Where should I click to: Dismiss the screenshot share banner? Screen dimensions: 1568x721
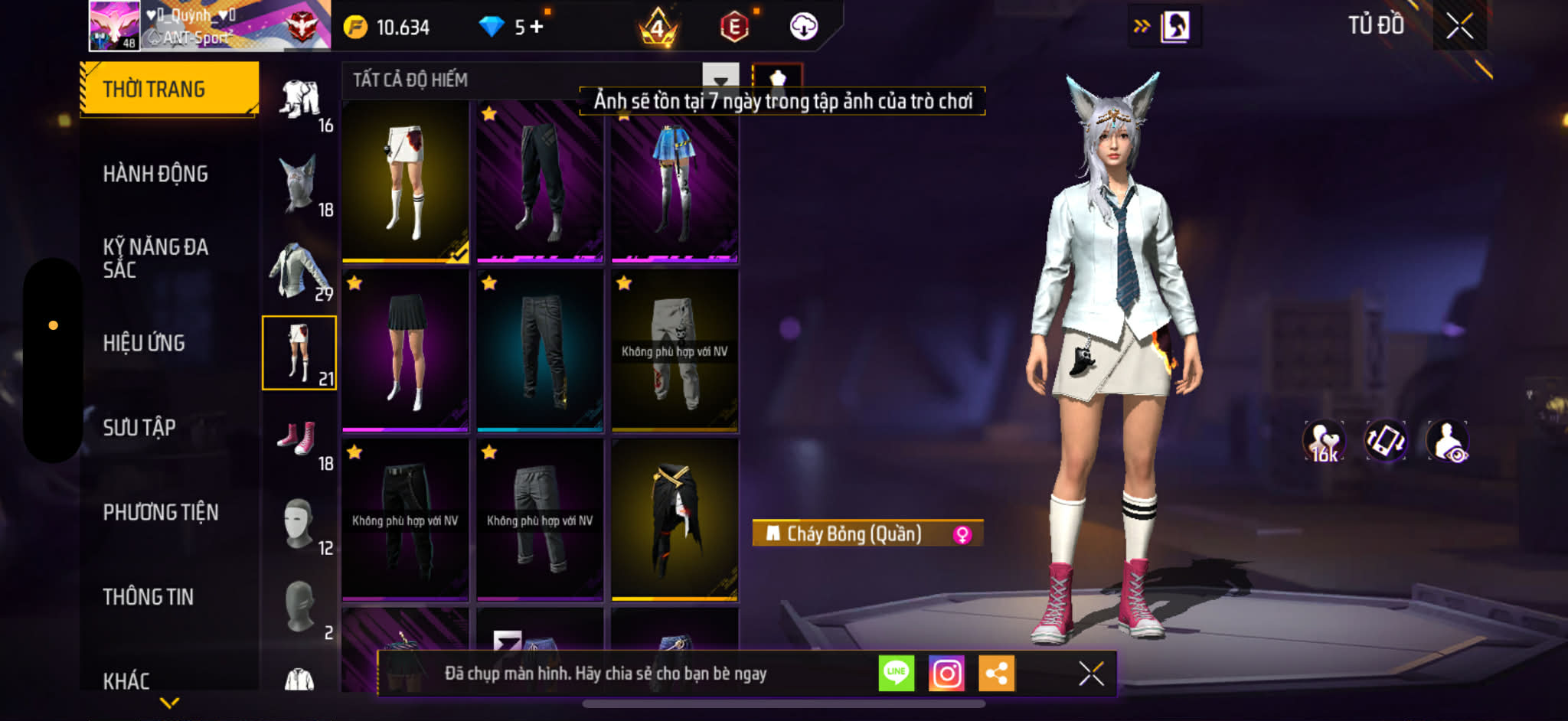coord(1091,674)
